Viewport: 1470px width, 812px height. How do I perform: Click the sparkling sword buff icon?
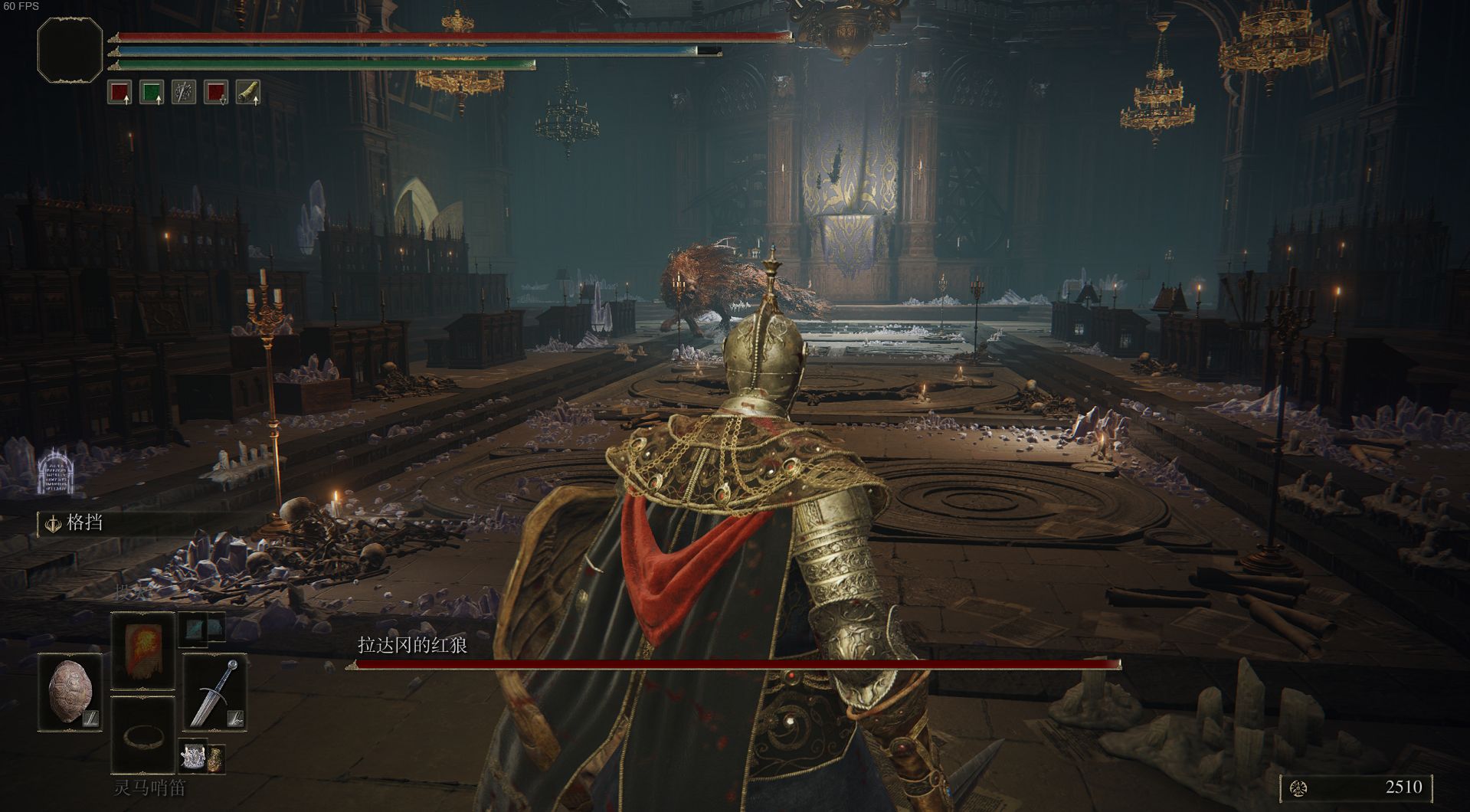[184, 93]
